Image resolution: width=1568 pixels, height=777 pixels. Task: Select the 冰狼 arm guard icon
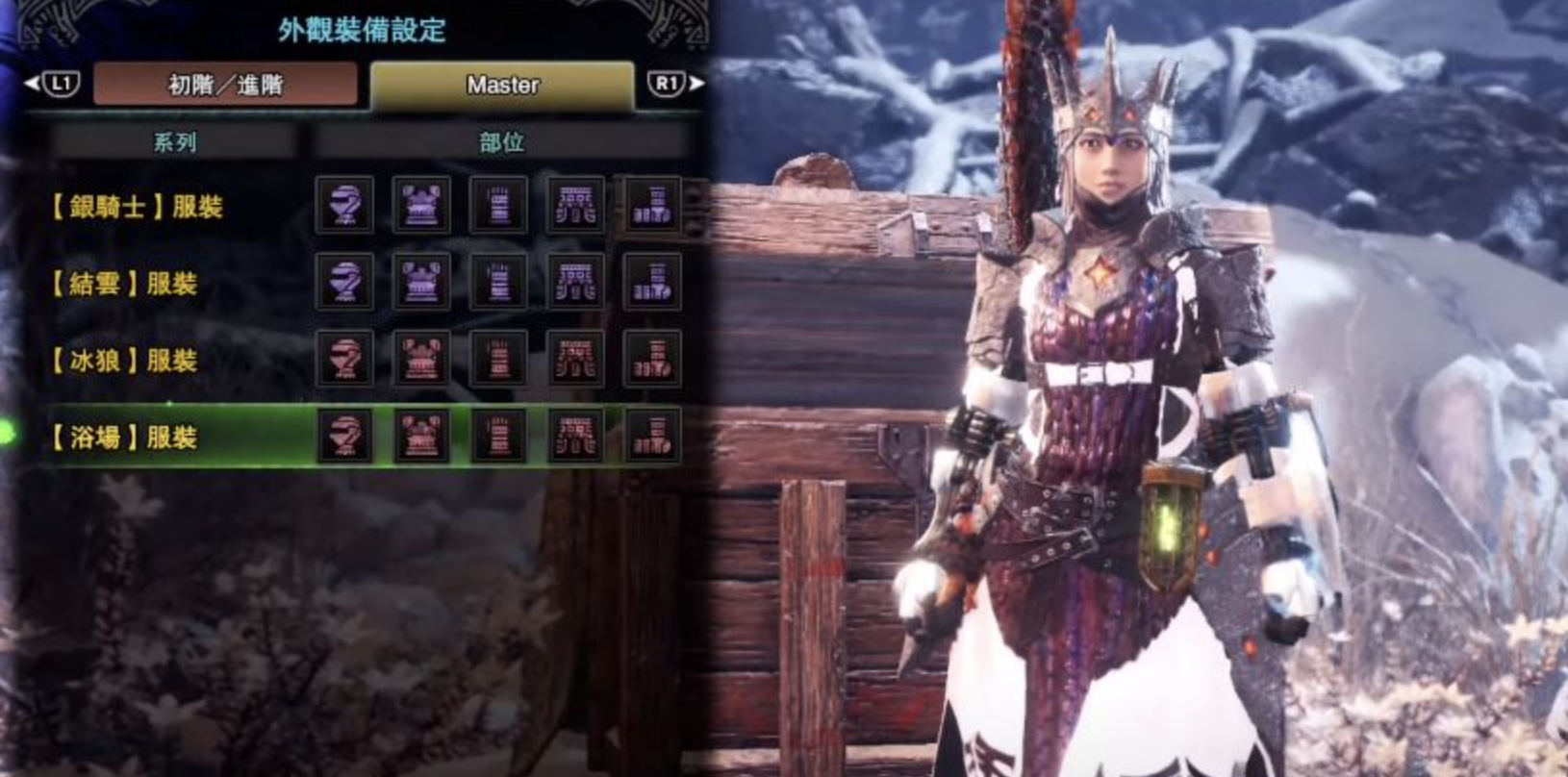point(498,359)
